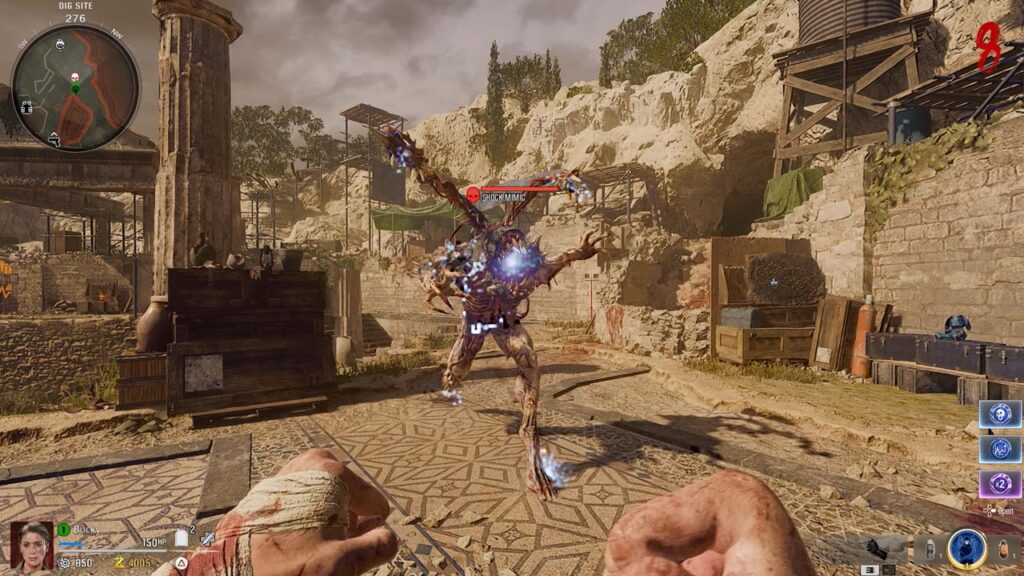
Task: Click the self-revive syringe icon
Action: (207, 540)
